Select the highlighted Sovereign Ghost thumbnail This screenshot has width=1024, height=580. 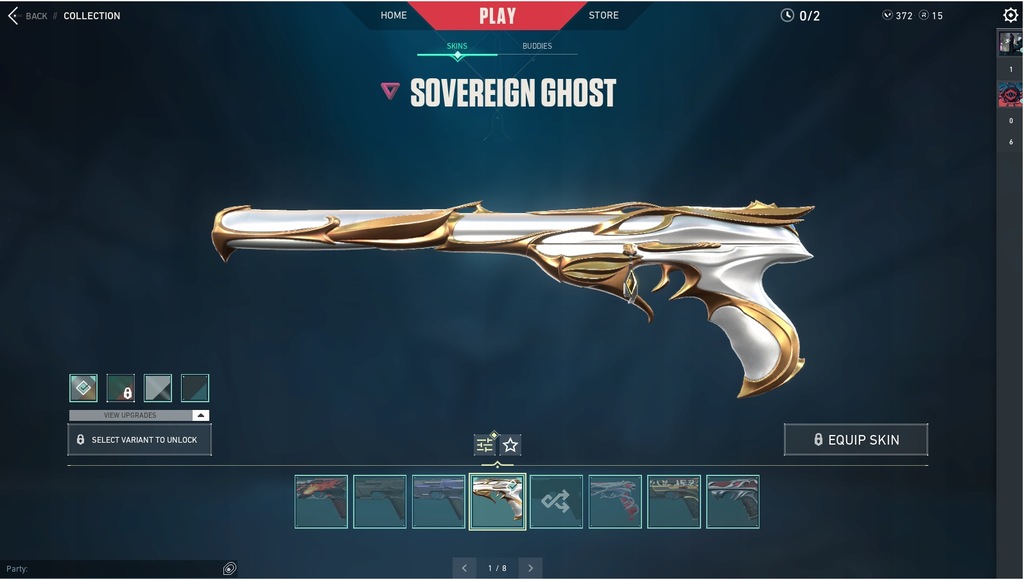pos(497,502)
